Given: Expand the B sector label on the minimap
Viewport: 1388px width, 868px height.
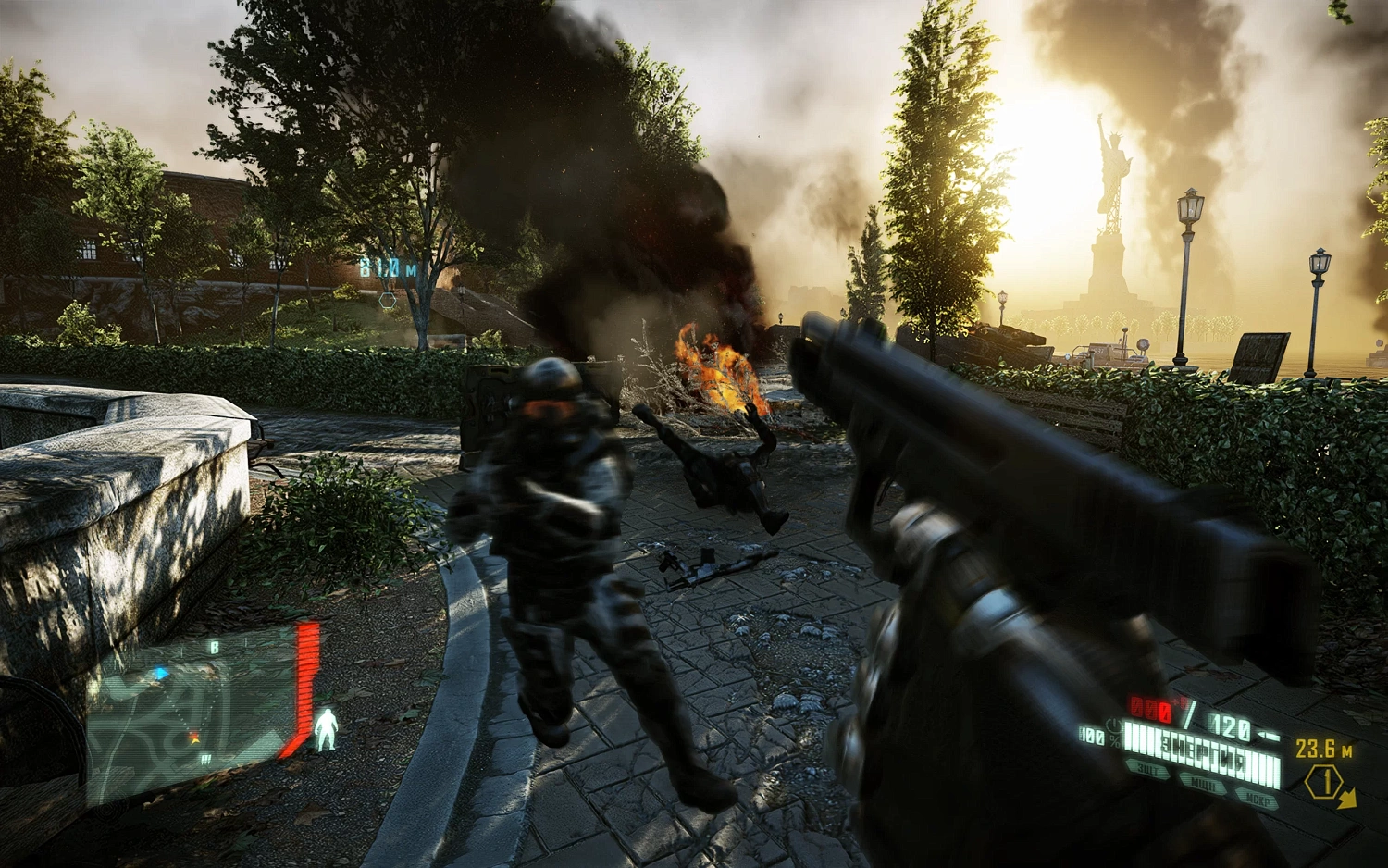Looking at the screenshot, I should coord(215,647).
